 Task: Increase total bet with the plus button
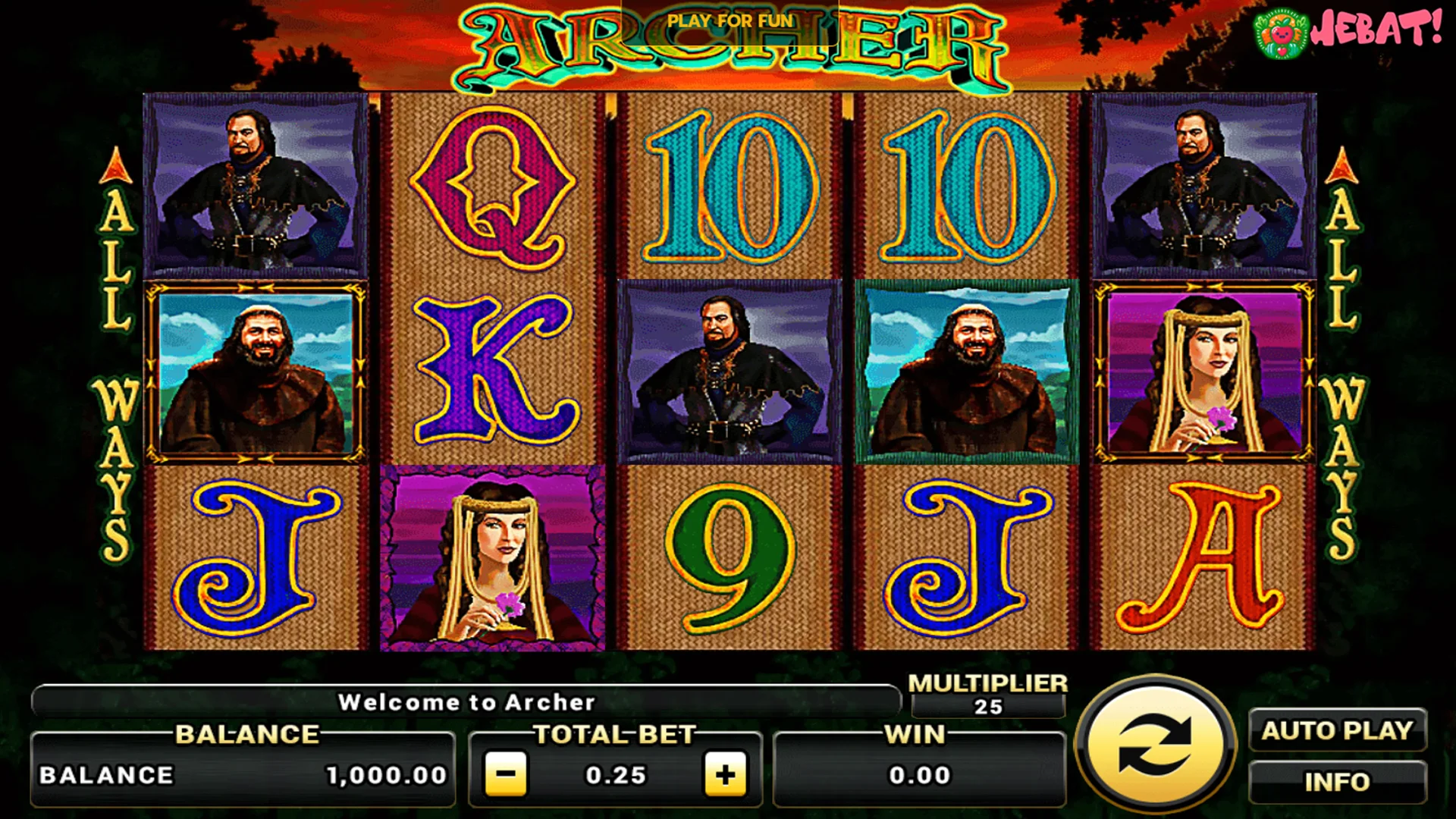(725, 774)
